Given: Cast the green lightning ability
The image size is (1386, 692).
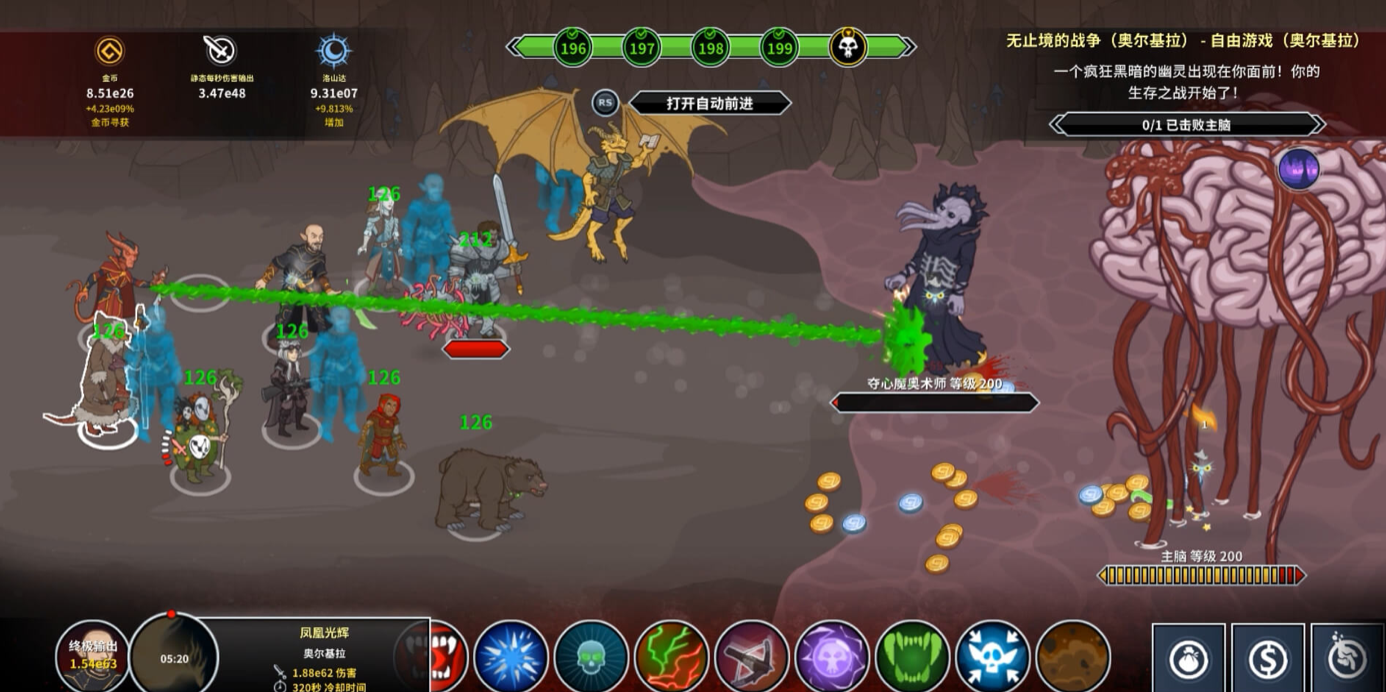Looking at the screenshot, I should click(671, 657).
